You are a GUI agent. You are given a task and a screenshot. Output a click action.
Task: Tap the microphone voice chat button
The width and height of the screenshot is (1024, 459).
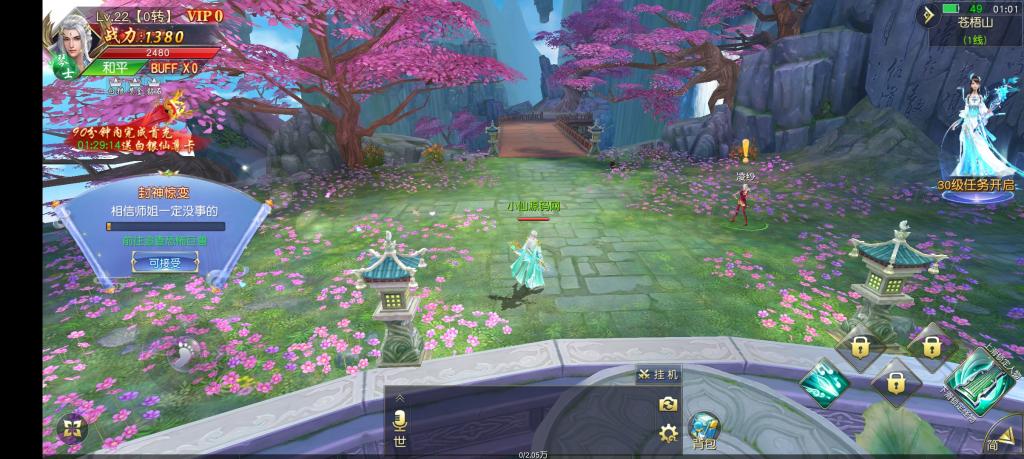coord(400,420)
